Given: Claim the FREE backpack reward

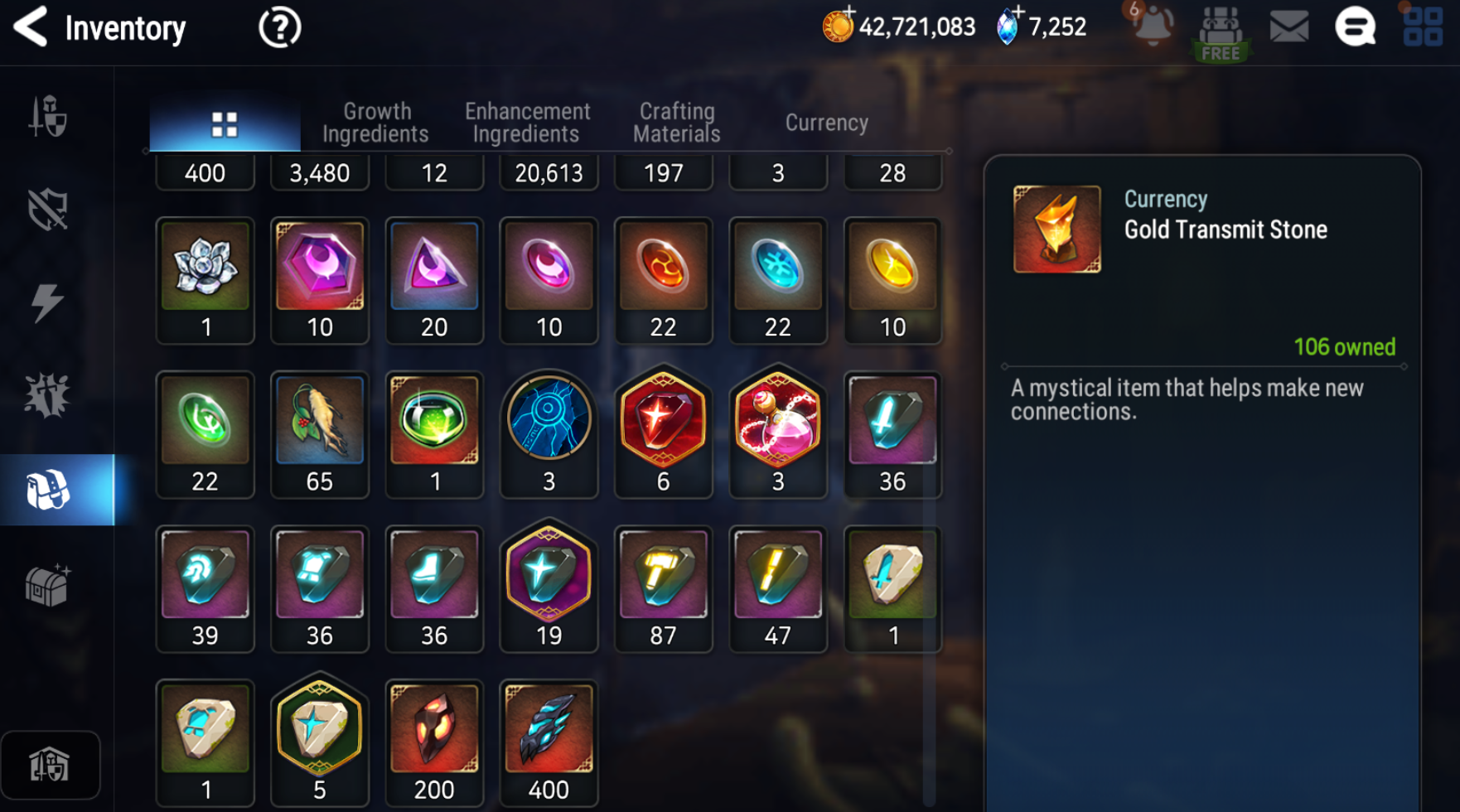Looking at the screenshot, I should click(x=1221, y=33).
